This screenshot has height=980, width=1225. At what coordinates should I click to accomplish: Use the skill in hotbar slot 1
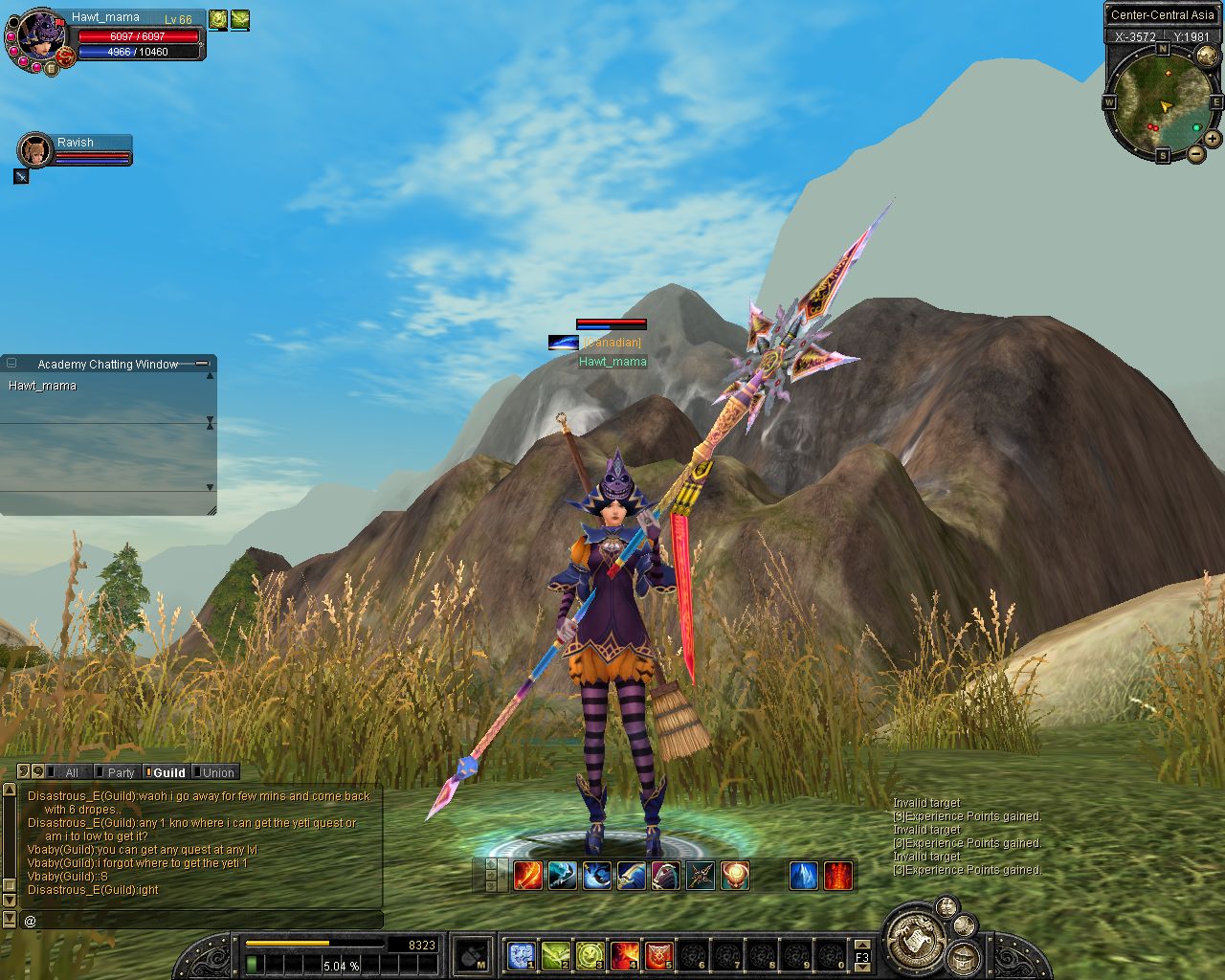(x=521, y=954)
